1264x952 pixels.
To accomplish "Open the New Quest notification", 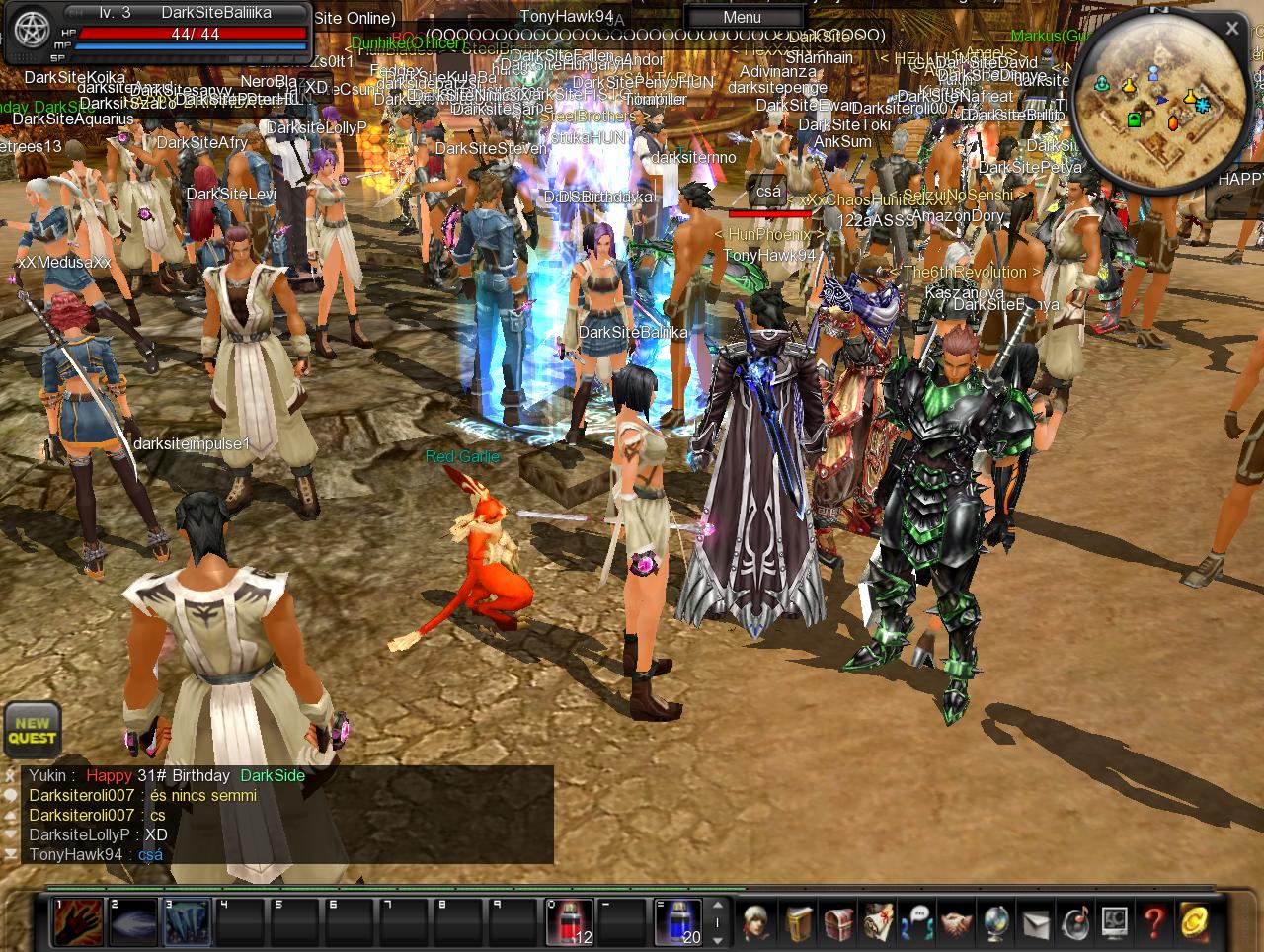I will coord(33,730).
